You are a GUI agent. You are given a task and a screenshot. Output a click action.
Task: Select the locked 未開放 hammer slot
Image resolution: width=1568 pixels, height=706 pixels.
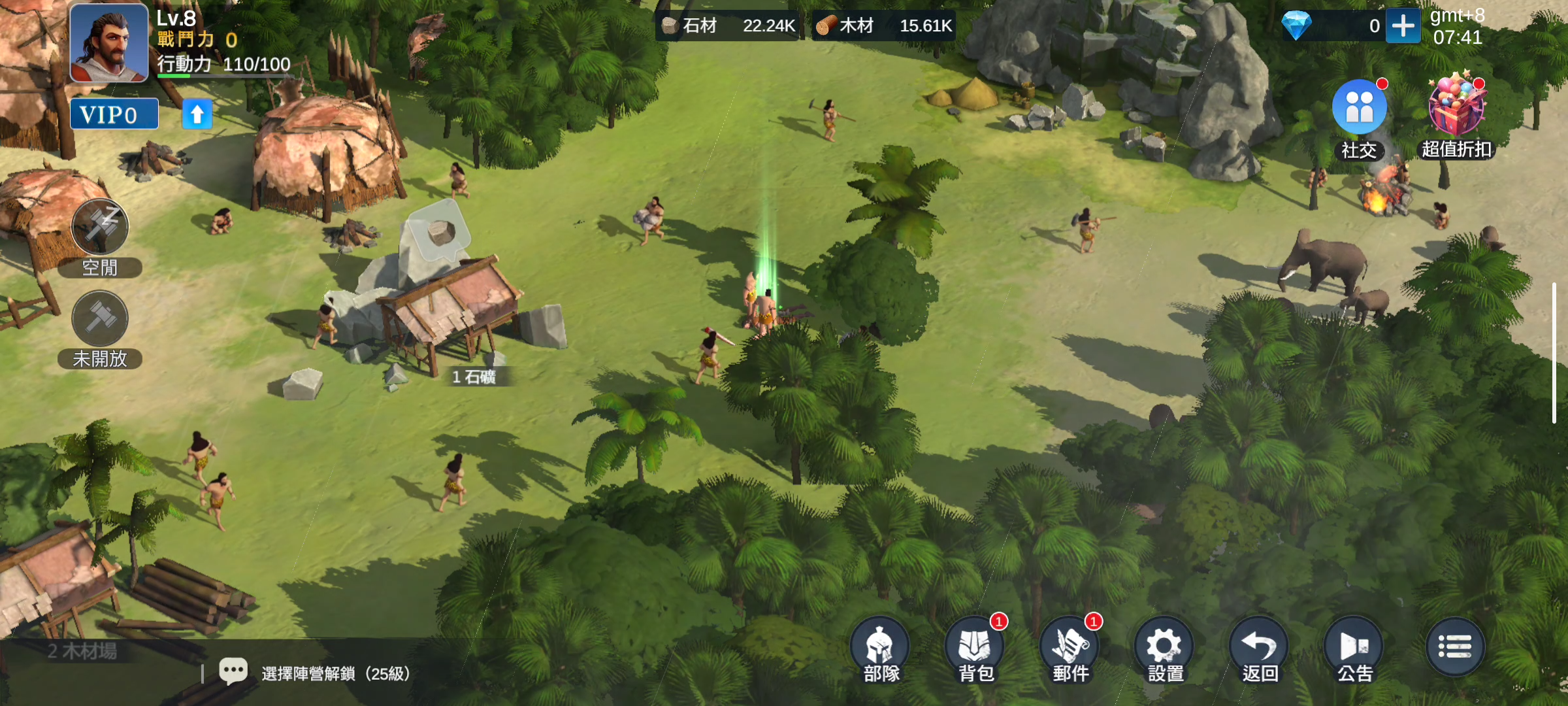[100, 318]
